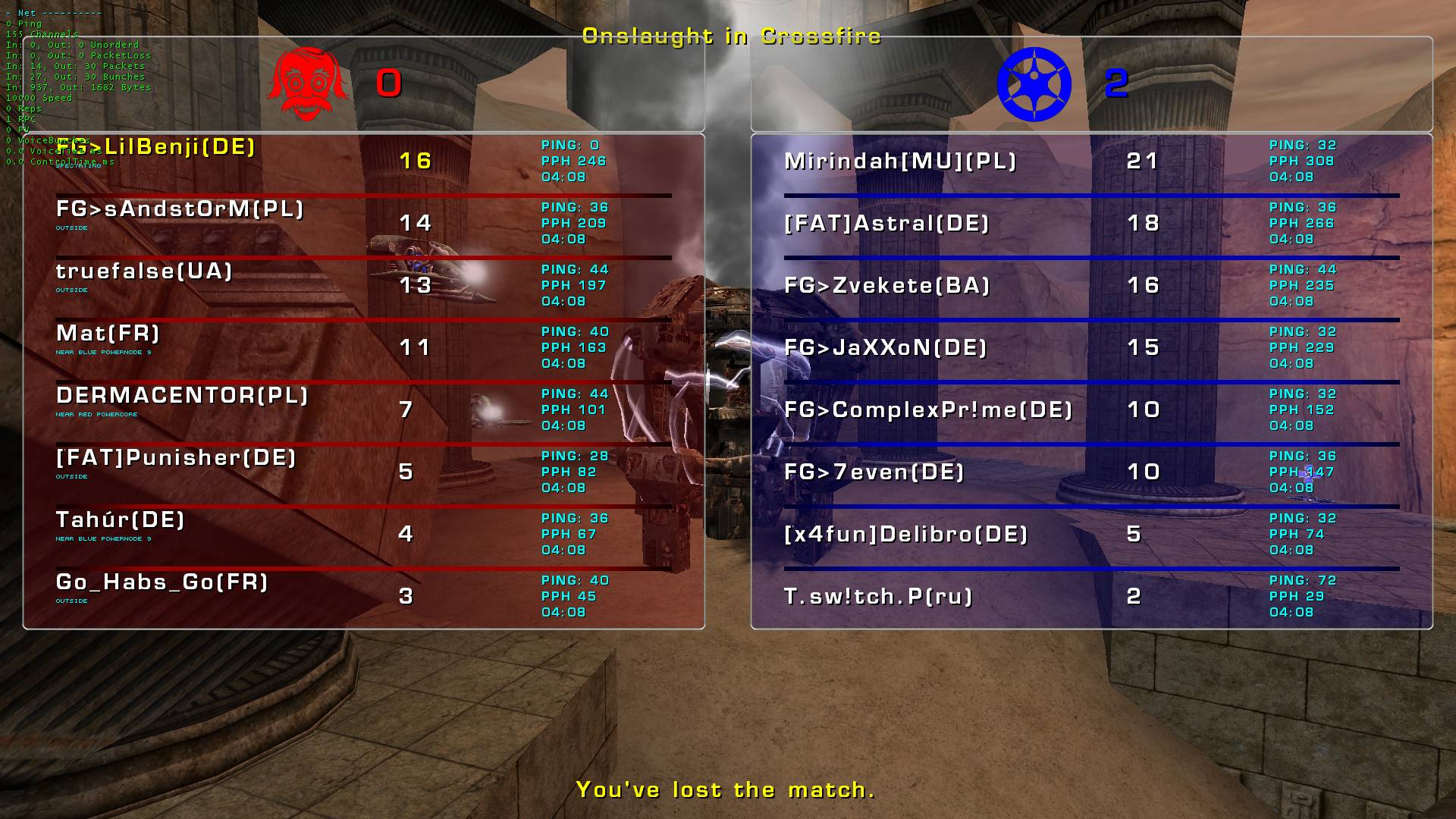Viewport: 1456px width, 819px height.
Task: Pick FG>ComplexPr!me(DE) on the blue team
Action: point(928,410)
